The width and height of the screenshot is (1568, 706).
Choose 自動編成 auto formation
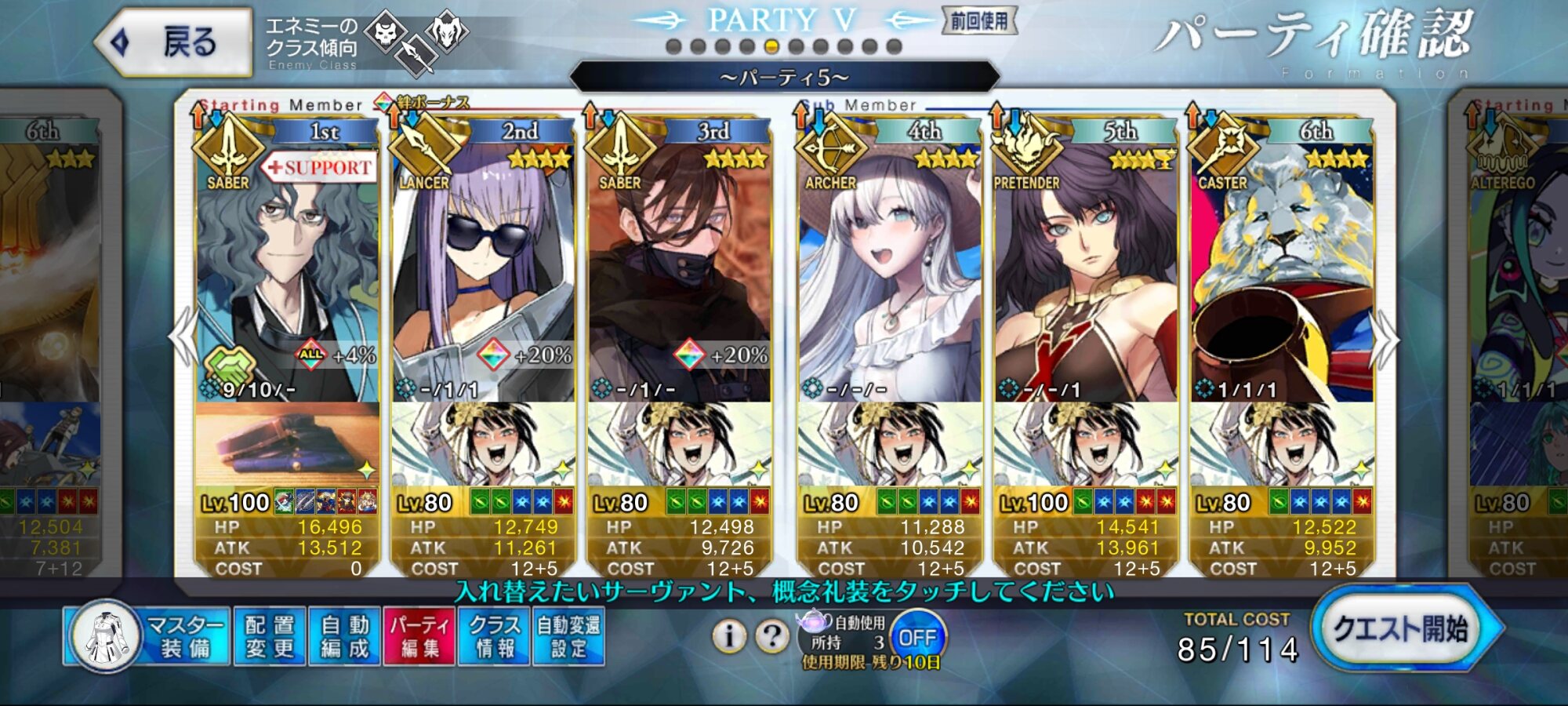click(344, 636)
